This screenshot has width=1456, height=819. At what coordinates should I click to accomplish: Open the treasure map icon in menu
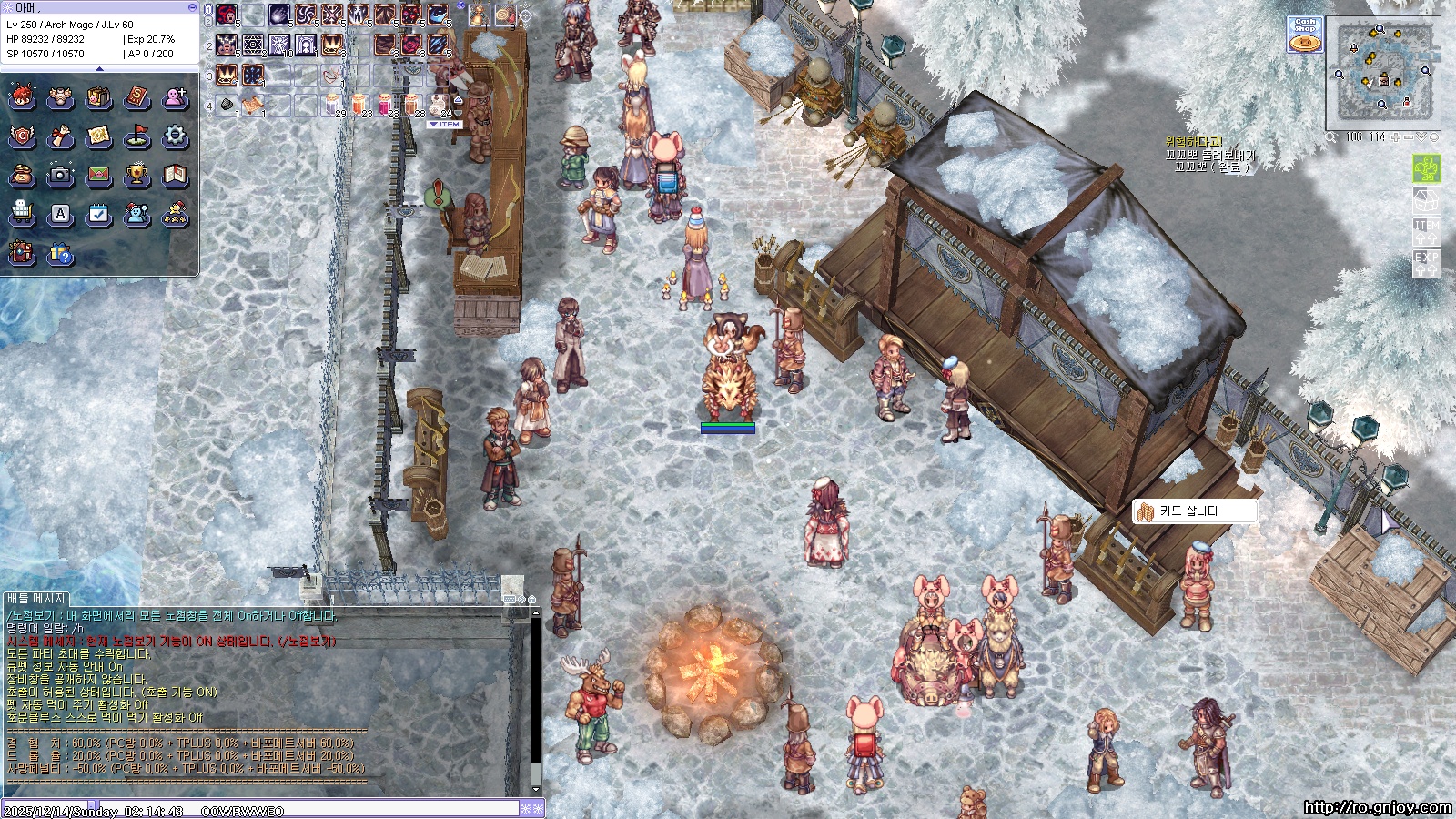[x=98, y=136]
